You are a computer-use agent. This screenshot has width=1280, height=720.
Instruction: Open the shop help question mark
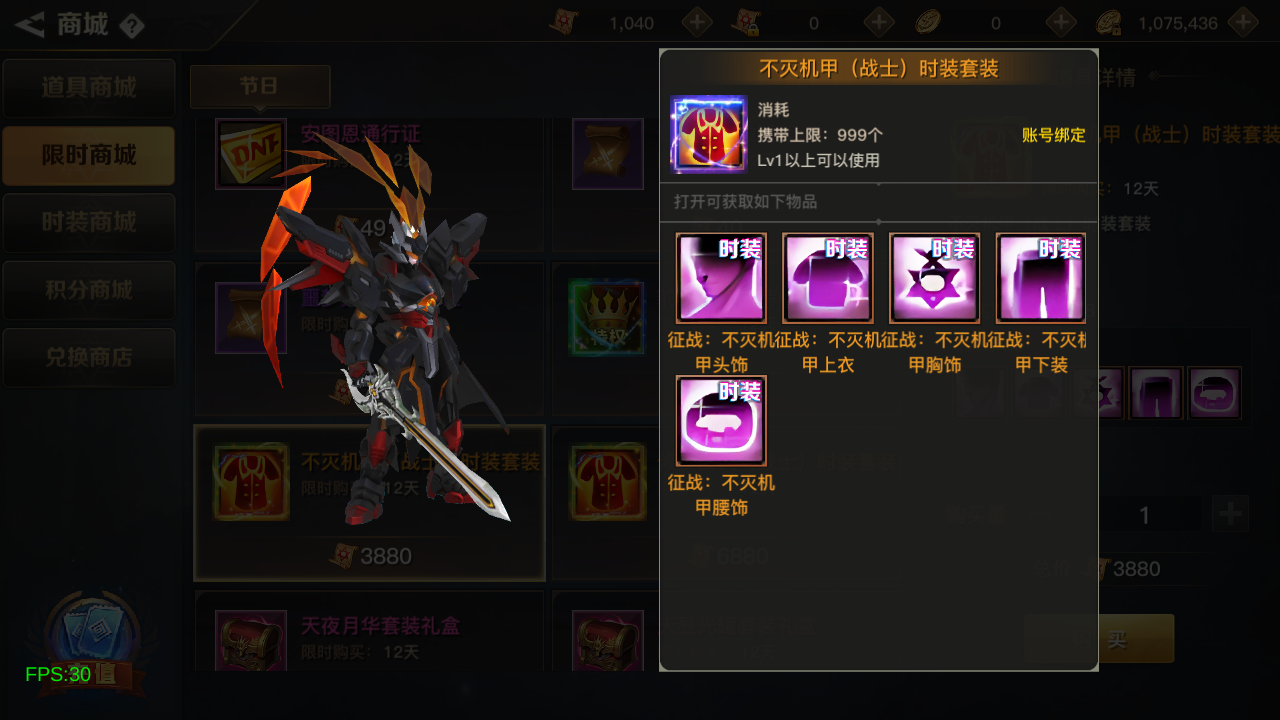click(131, 26)
